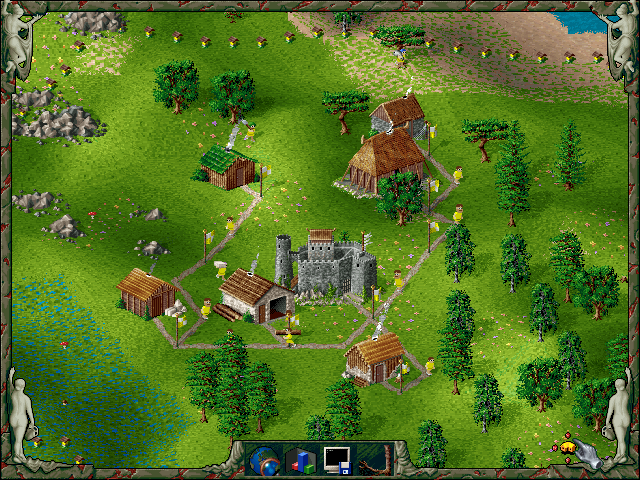Open the computer and floppy disk menu
This screenshot has width=640, height=480.
[336, 460]
